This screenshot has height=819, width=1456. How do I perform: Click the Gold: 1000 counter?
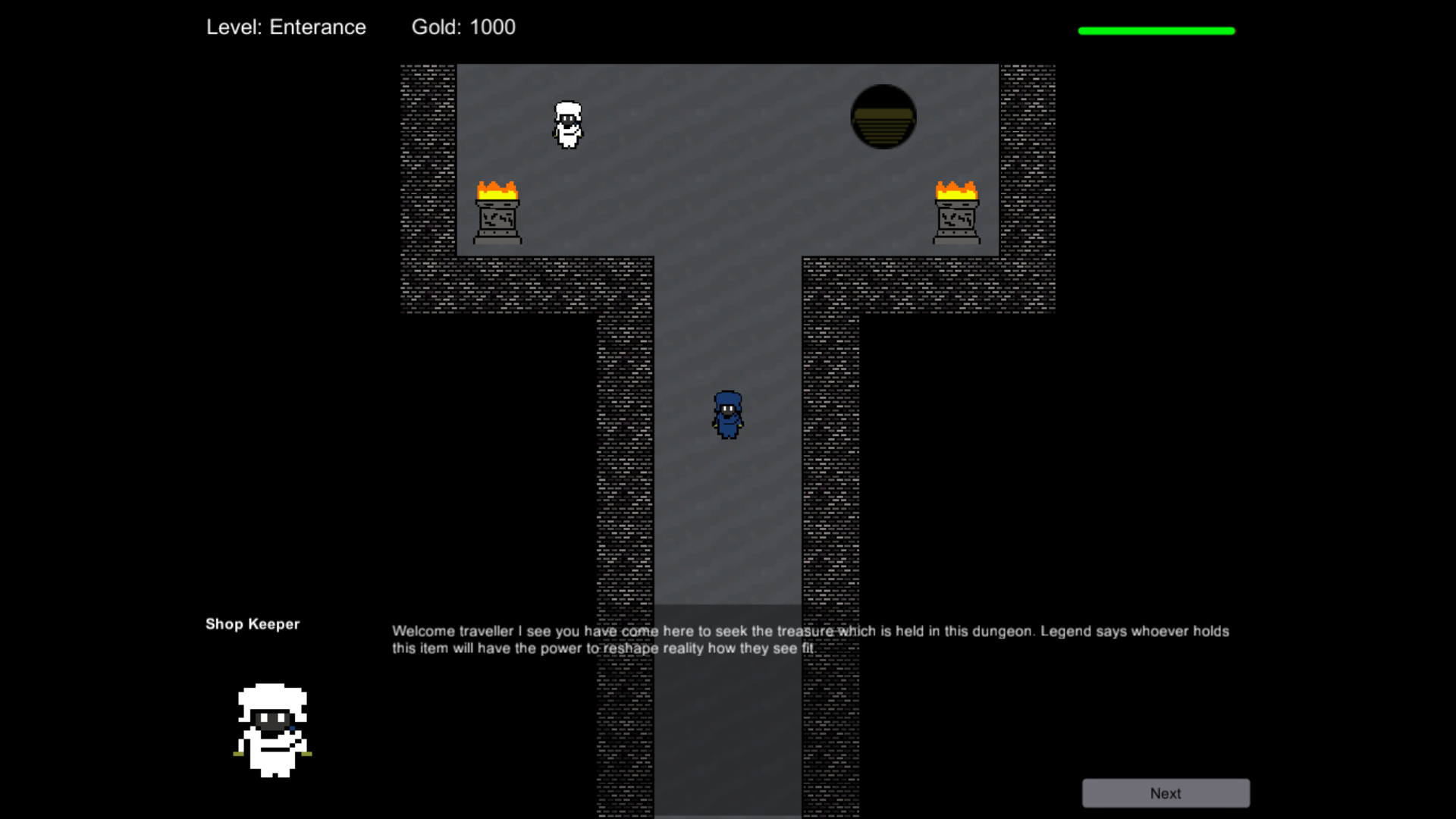463,27
